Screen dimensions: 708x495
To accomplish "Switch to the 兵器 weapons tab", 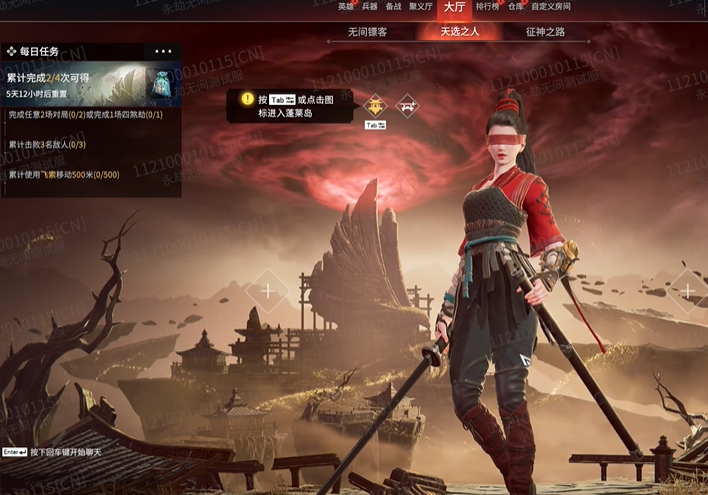I will coord(370,6).
